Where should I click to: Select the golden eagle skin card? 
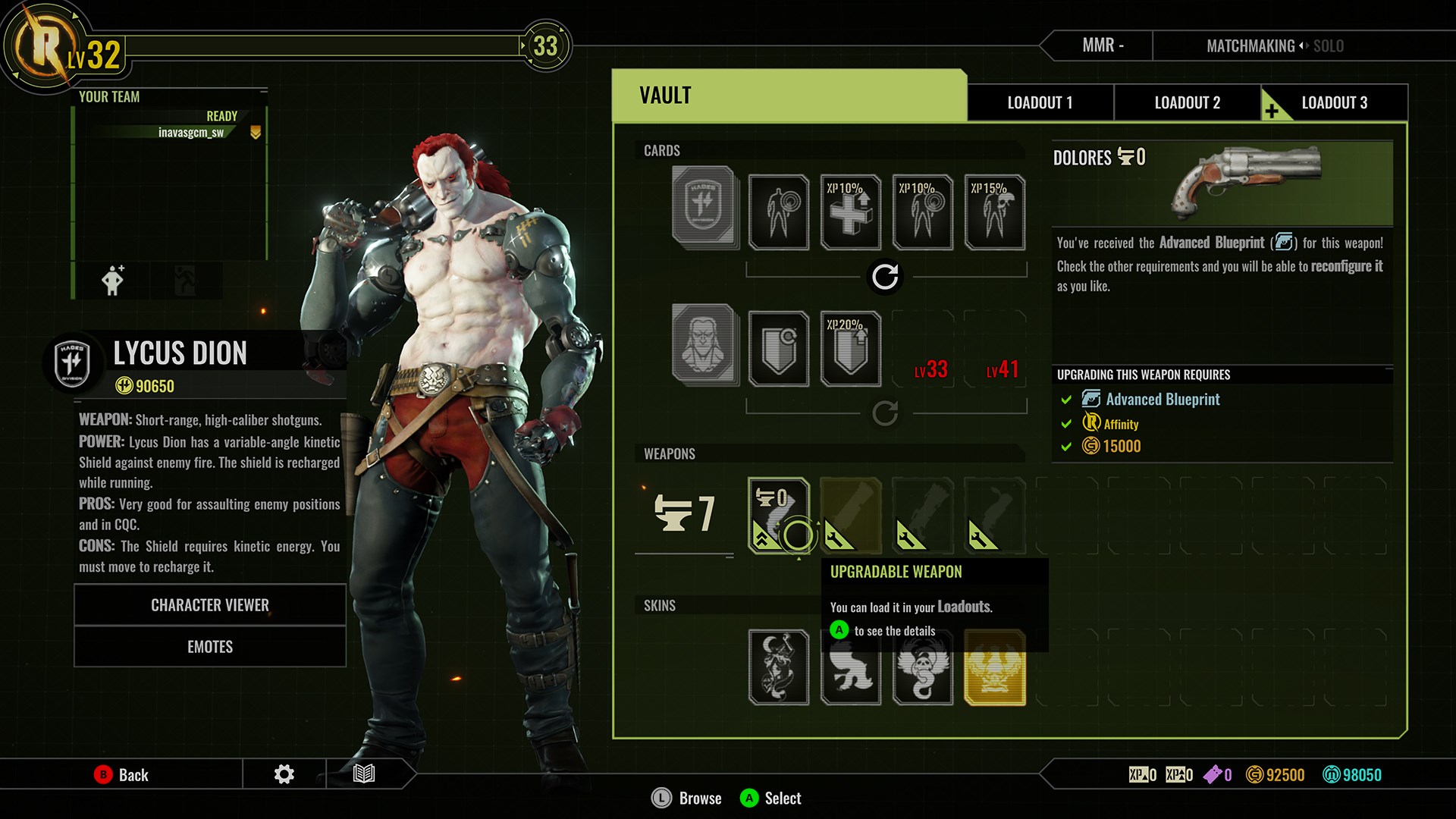(993, 667)
